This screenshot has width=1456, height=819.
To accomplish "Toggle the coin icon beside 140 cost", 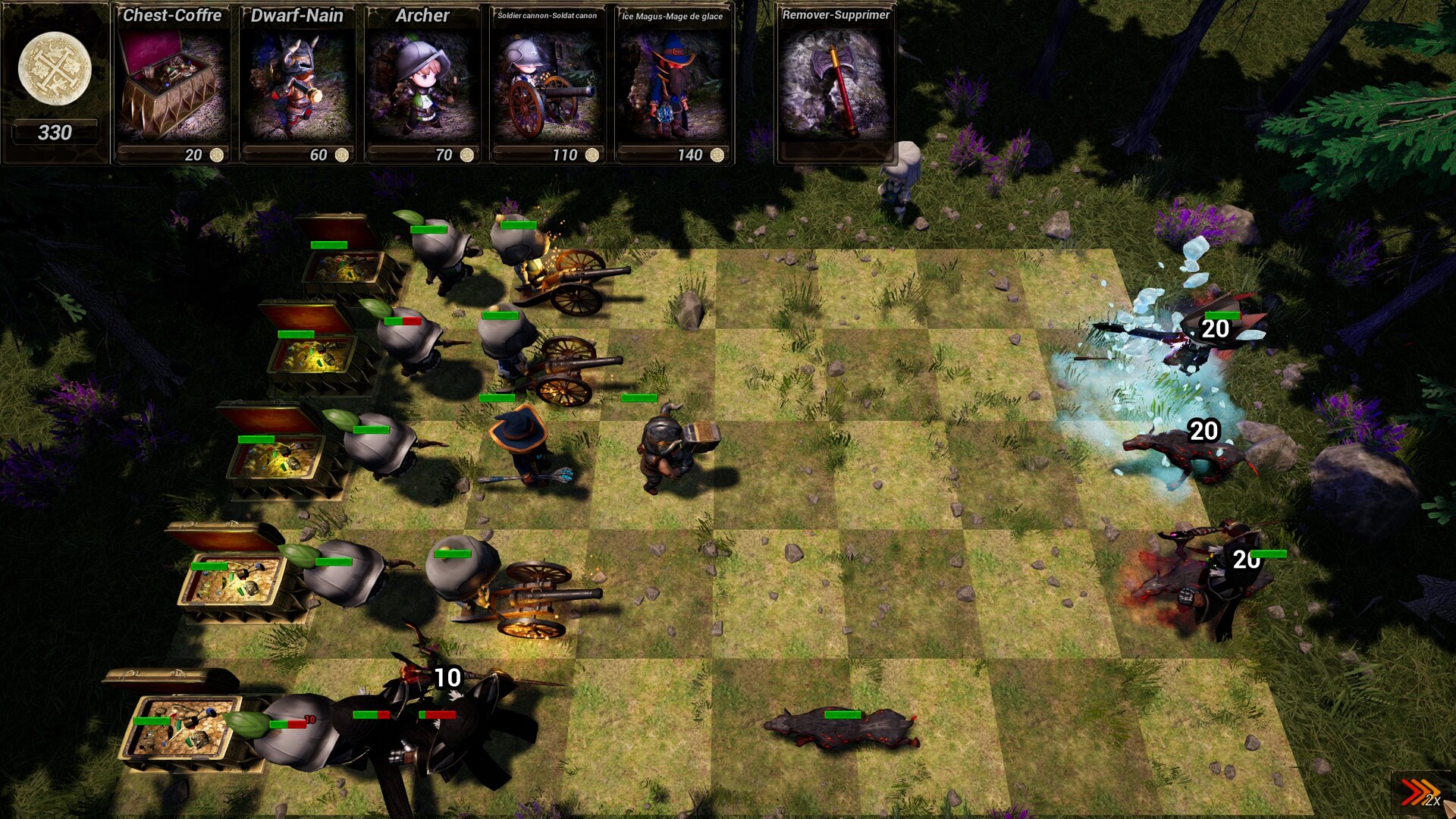I will click(x=717, y=155).
